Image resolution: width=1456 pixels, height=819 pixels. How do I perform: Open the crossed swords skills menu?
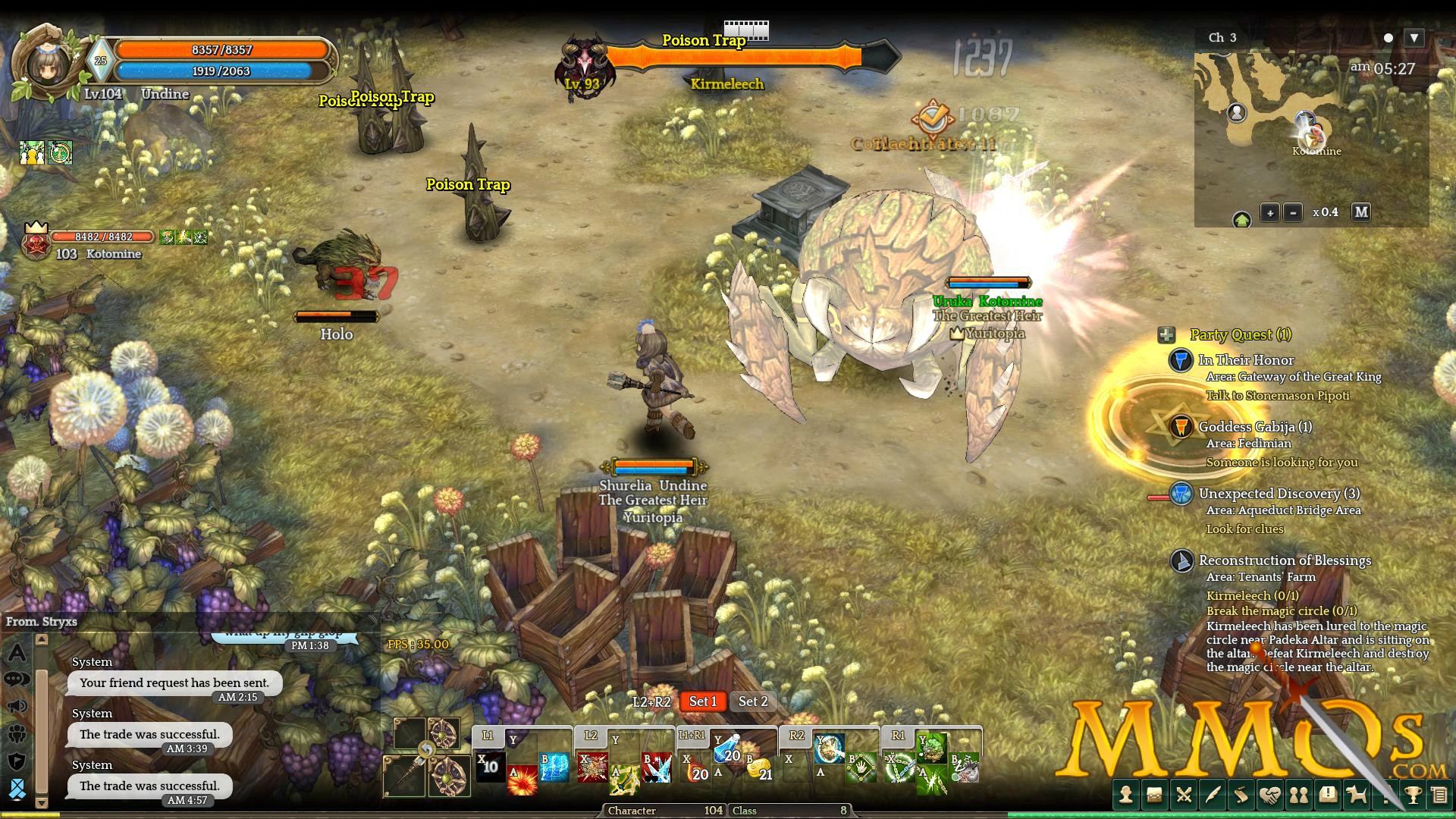(x=1184, y=795)
